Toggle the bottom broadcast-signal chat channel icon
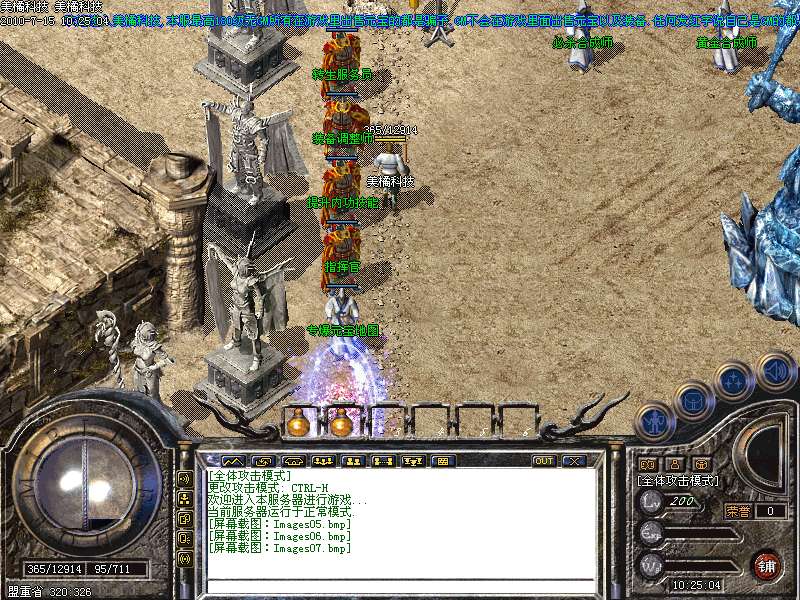800x600 pixels. 184,558
